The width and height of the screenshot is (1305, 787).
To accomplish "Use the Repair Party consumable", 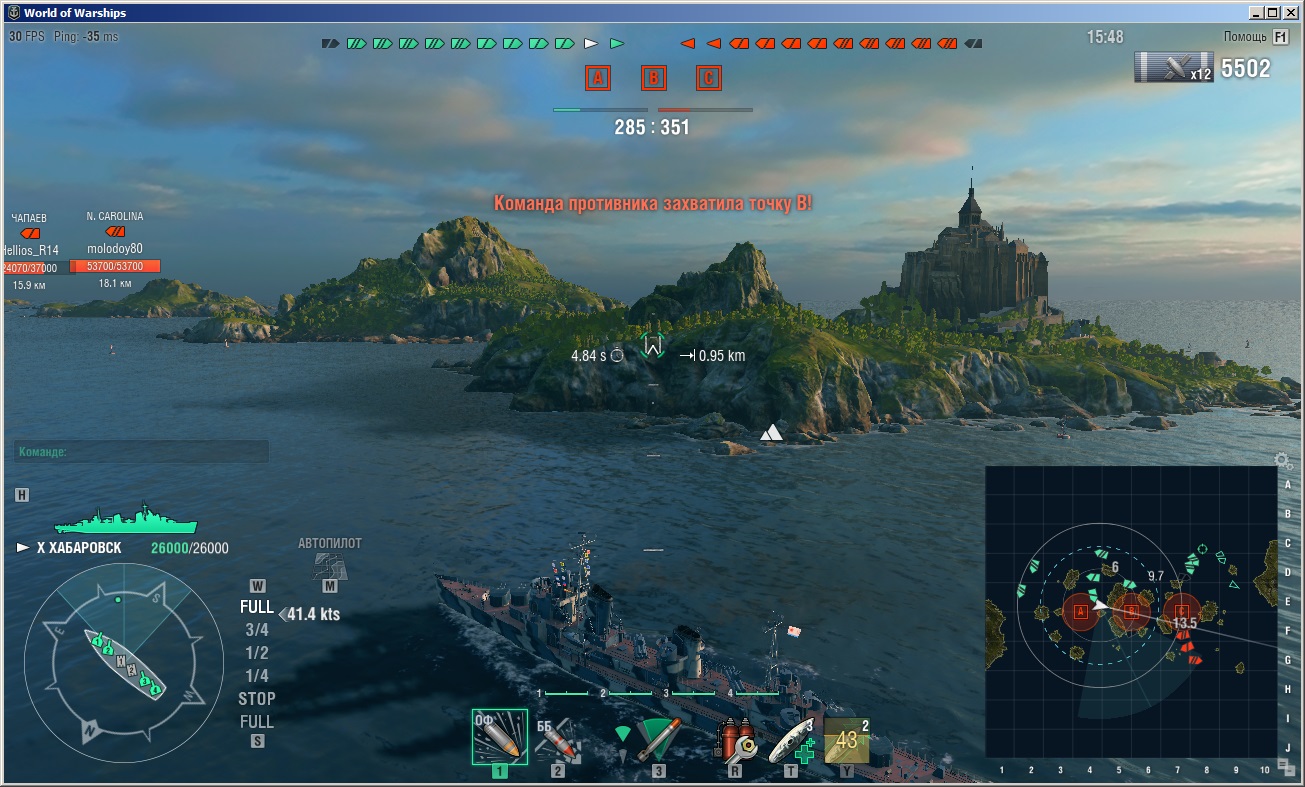I will click(792, 740).
